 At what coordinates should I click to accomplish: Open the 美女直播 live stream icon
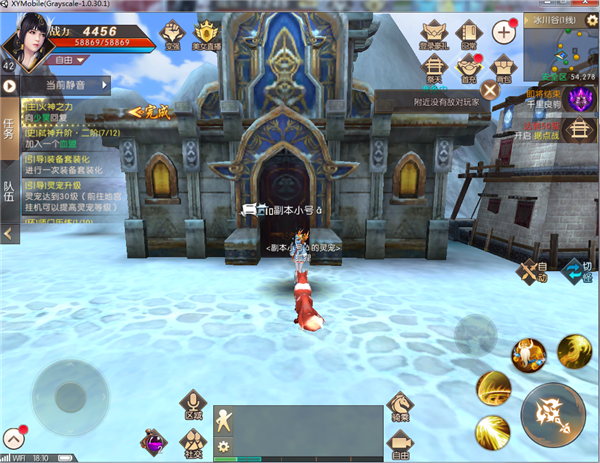[205, 36]
